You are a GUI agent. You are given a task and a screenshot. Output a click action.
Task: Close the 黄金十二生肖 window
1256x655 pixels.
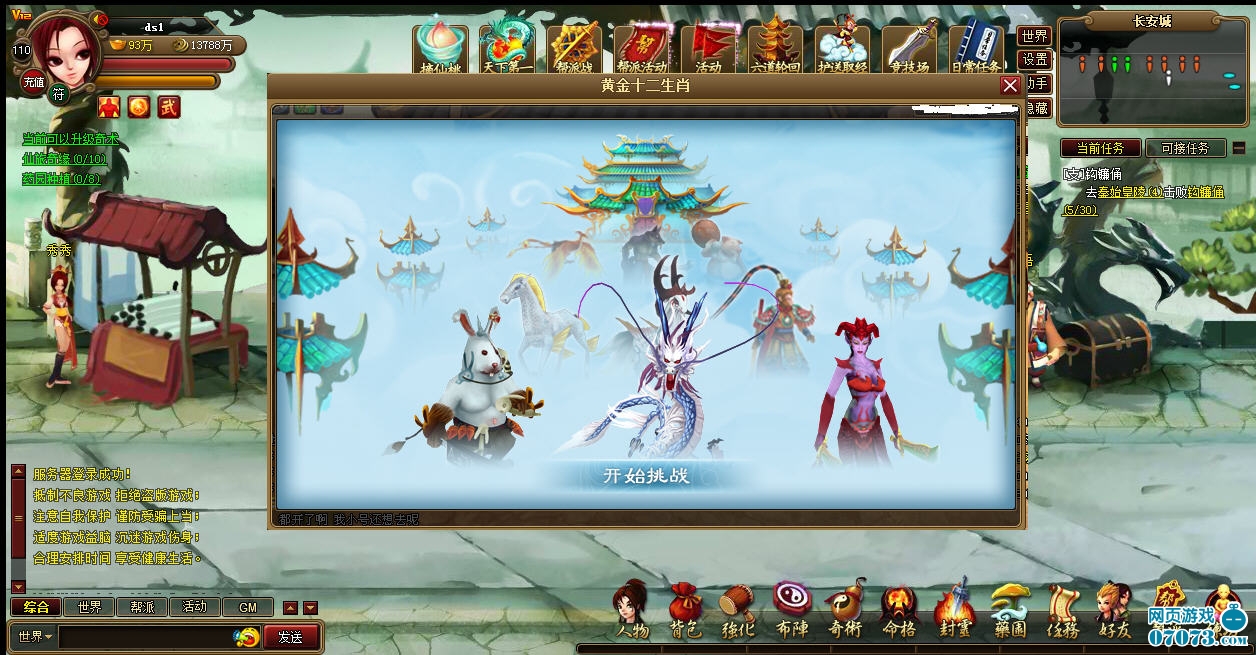coord(1010,86)
